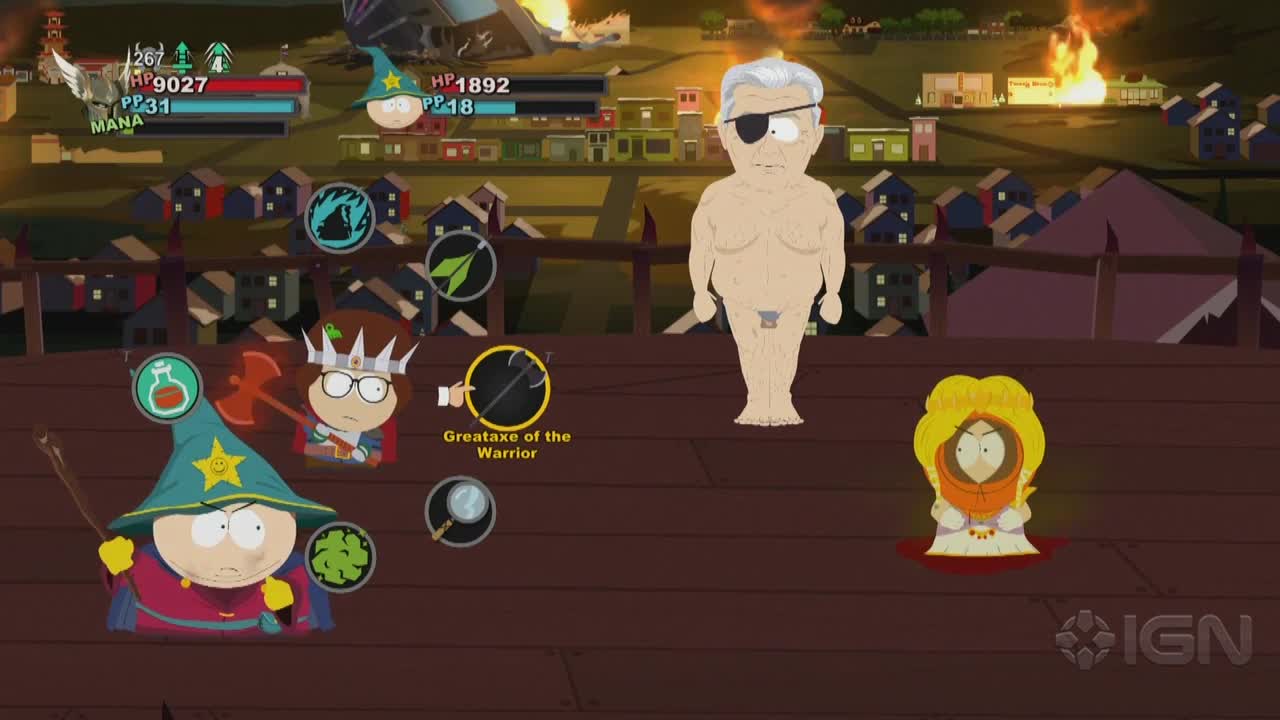The image size is (1280, 720).
Task: Activate the teal special abilities icon
Action: click(340, 217)
